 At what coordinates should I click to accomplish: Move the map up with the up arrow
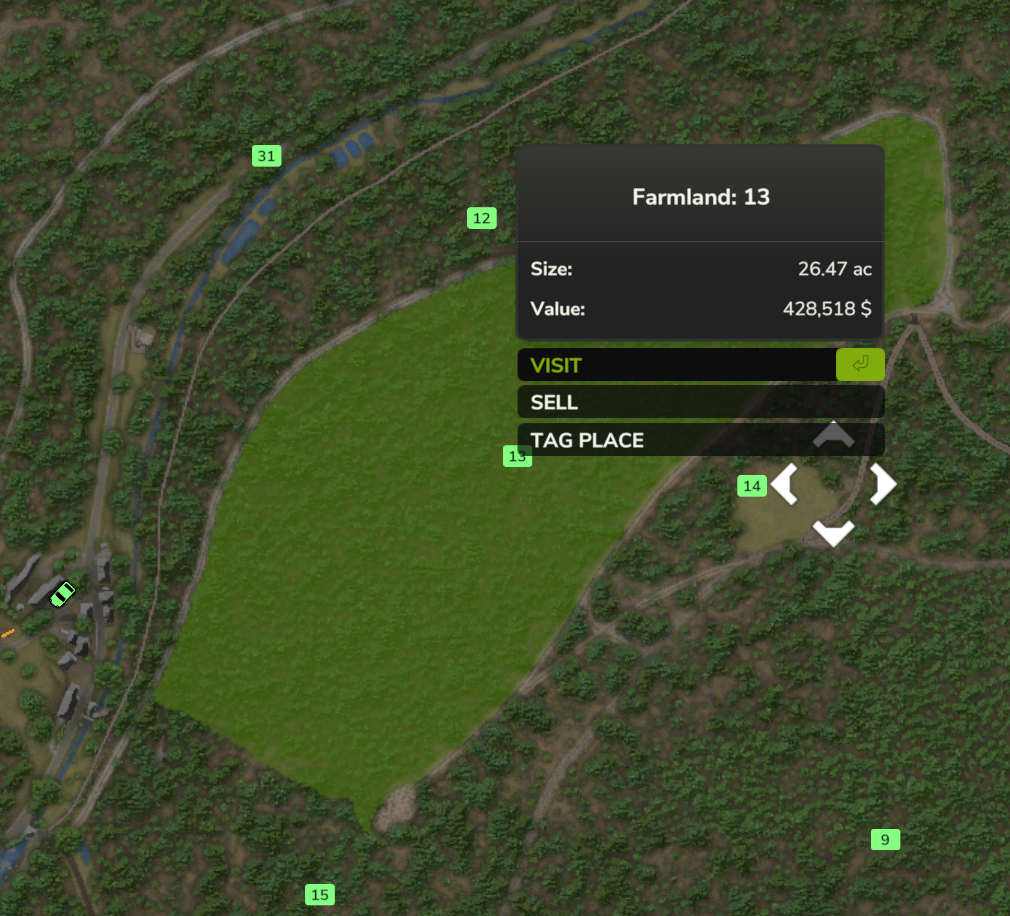coord(833,434)
